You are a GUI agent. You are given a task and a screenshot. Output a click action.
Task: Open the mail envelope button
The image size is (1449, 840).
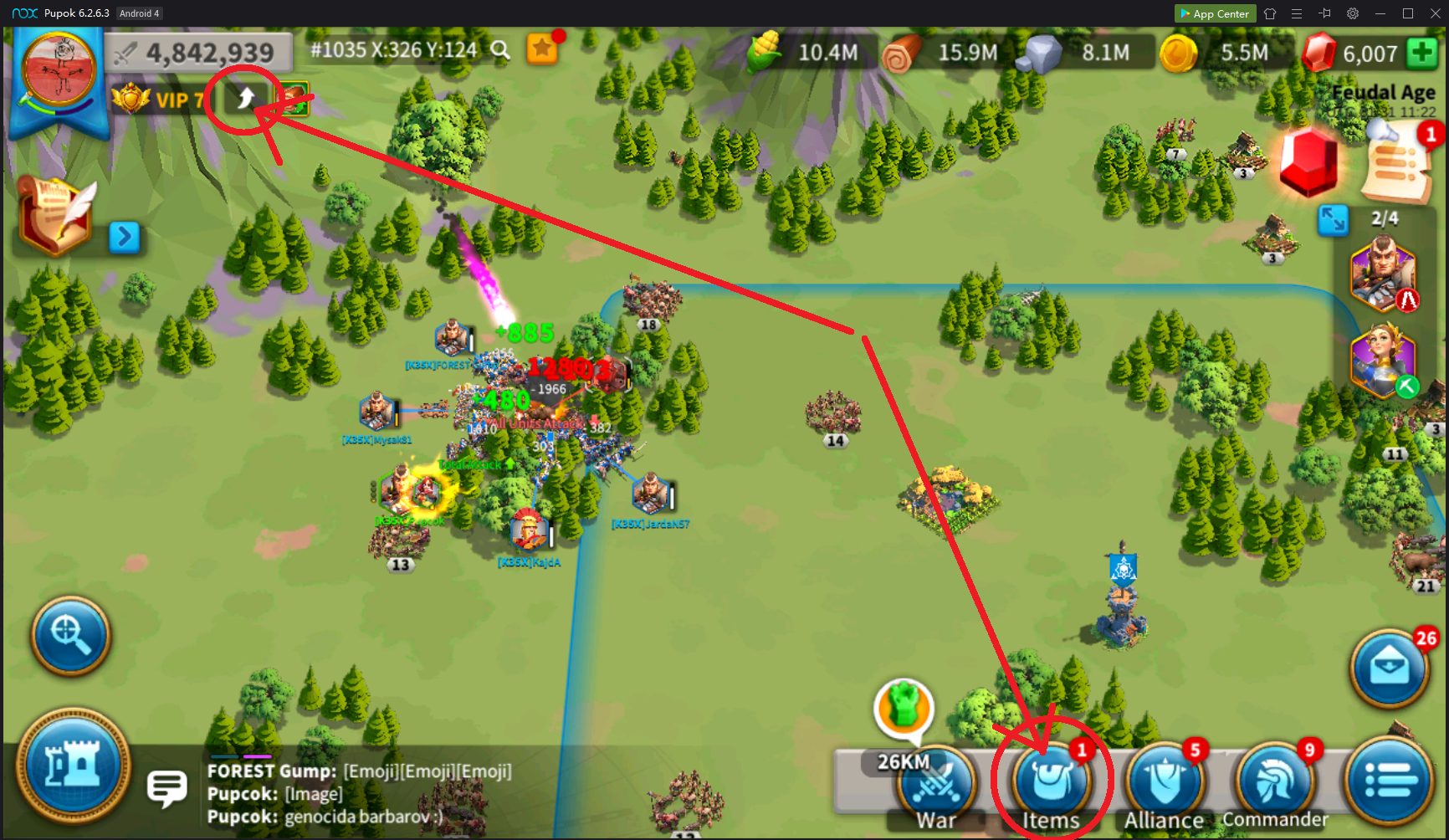1389,668
